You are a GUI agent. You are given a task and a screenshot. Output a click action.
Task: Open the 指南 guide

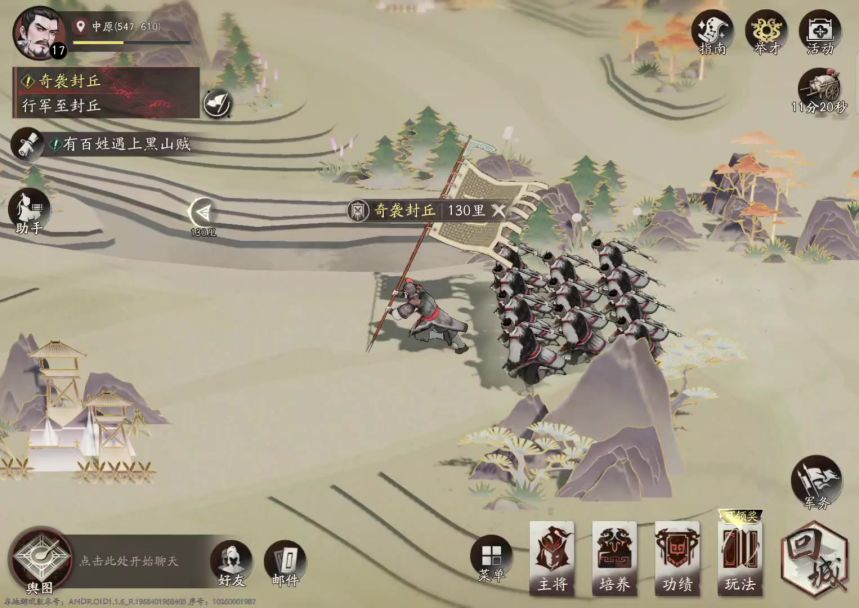coord(712,32)
